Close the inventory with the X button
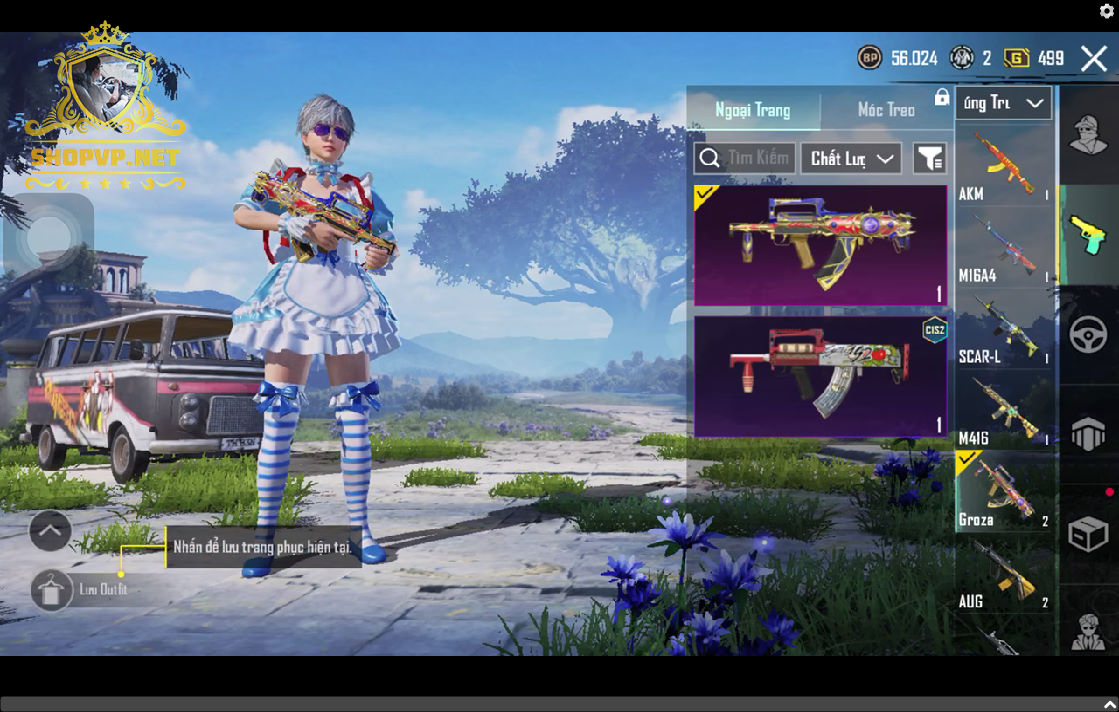This screenshot has height=712, width=1119. click(1094, 58)
